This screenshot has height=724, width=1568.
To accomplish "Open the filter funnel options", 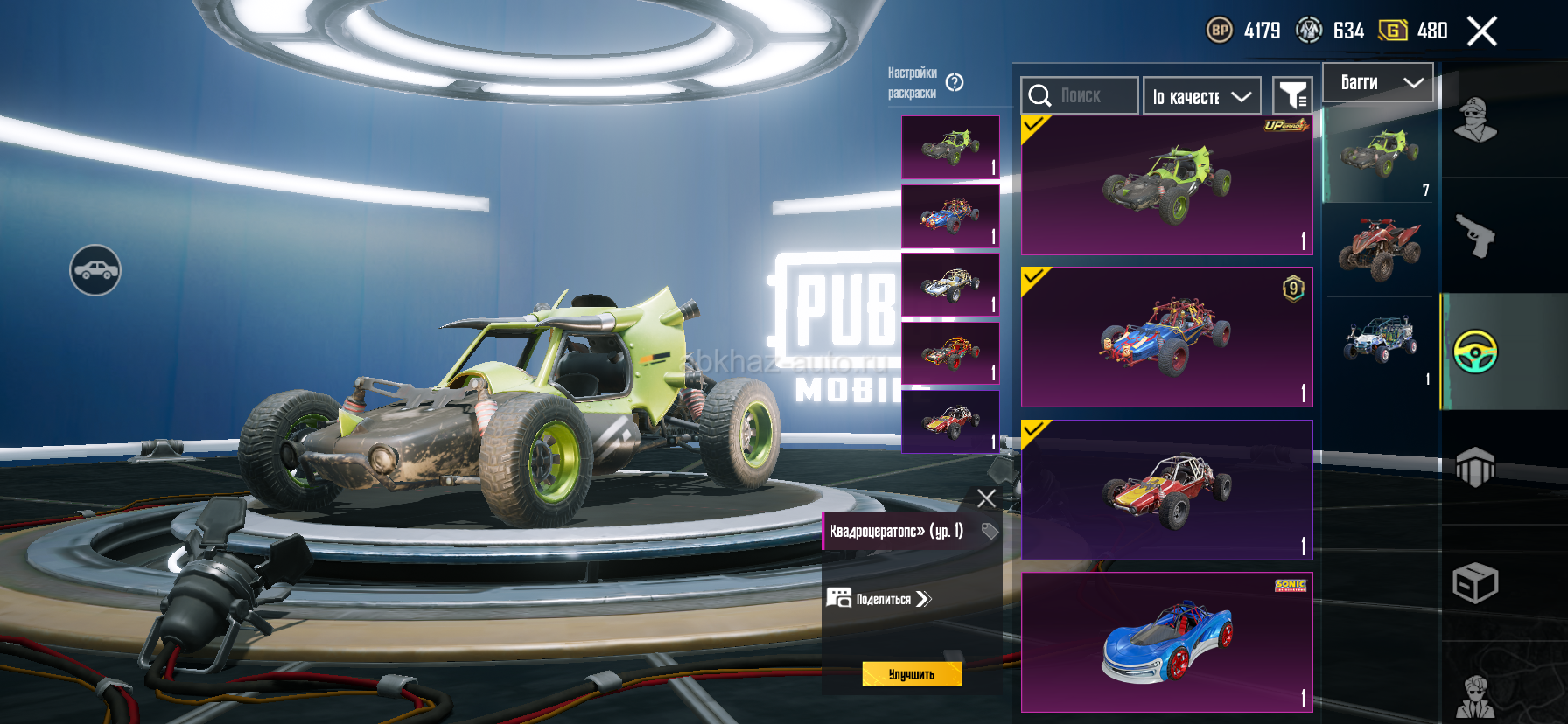I will 1292,95.
